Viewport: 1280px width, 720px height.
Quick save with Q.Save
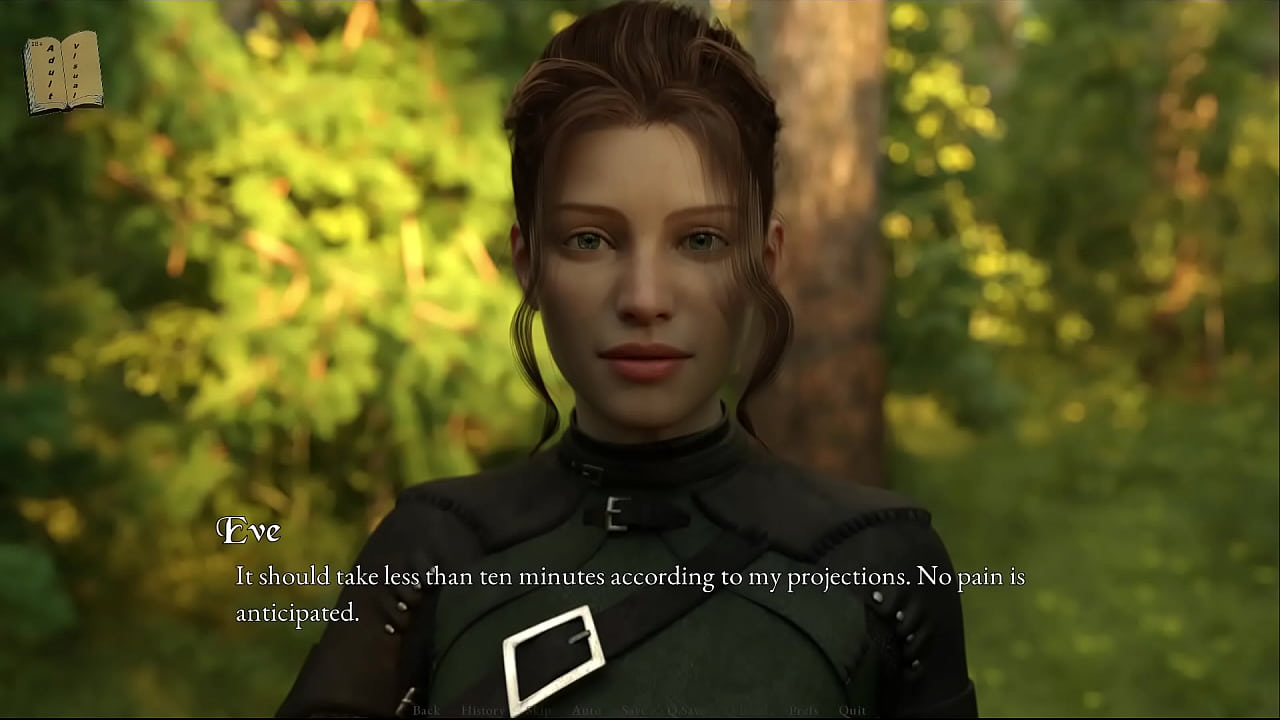687,710
